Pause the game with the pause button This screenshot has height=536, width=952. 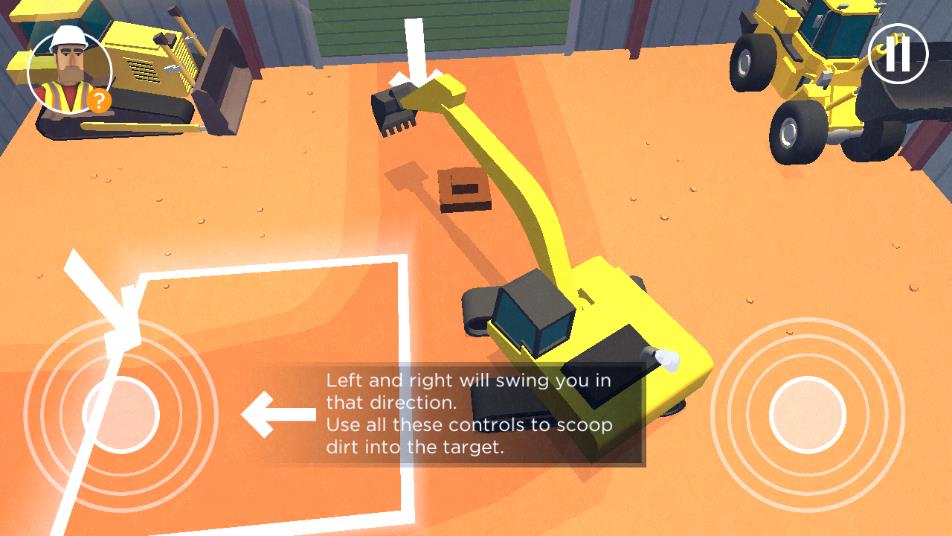(897, 54)
